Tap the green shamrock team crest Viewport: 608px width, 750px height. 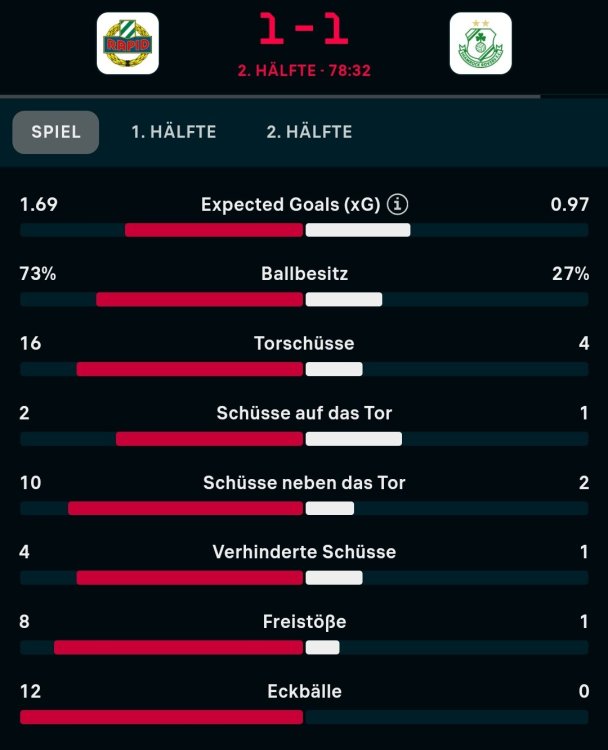click(x=480, y=43)
